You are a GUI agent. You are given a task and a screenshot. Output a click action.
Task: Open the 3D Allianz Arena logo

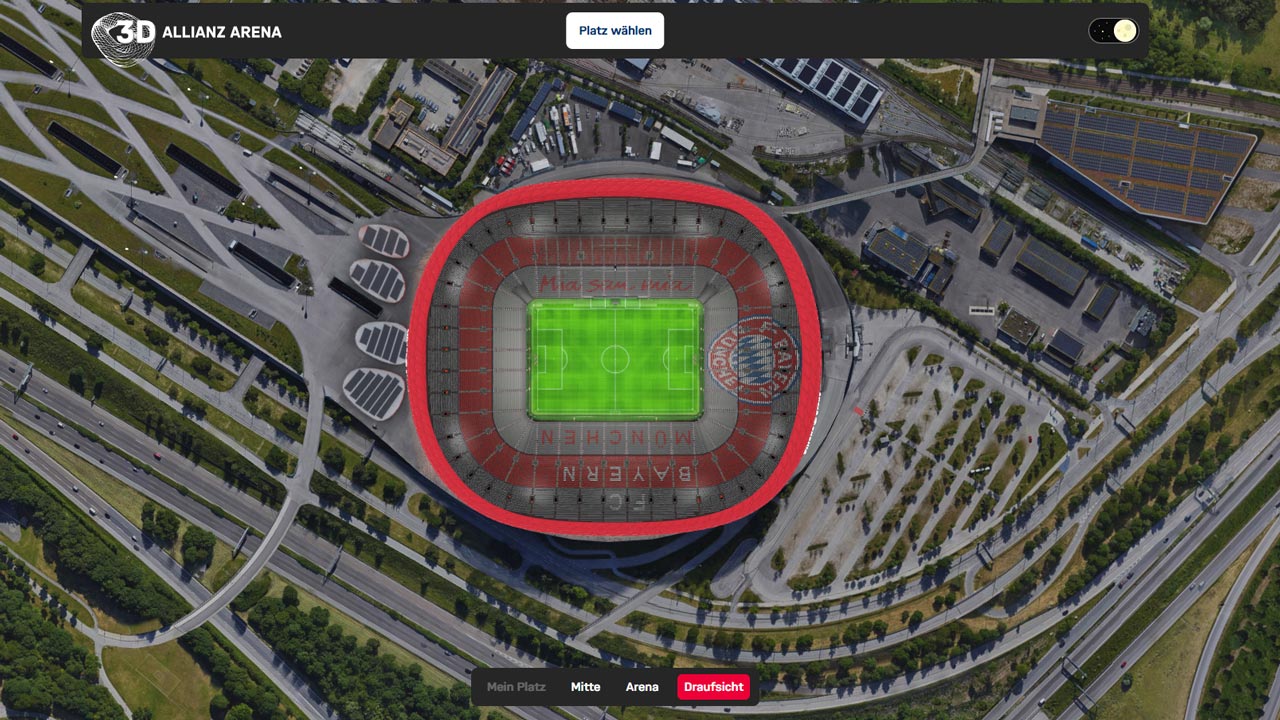point(186,33)
